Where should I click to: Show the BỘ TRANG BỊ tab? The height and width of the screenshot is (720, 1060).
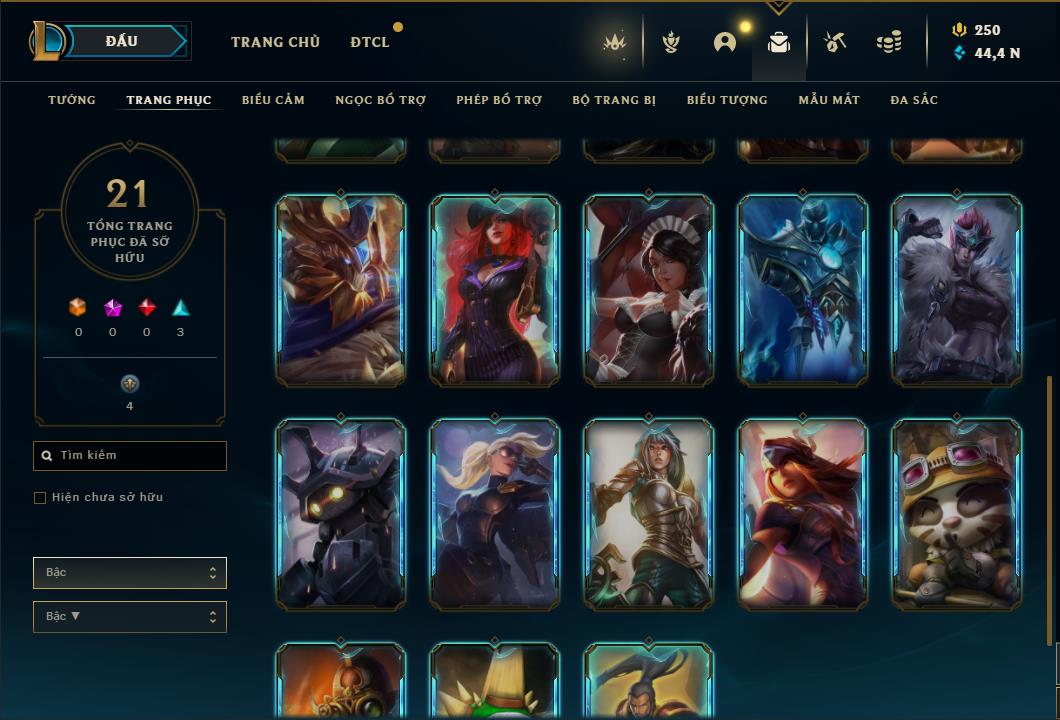[x=614, y=100]
